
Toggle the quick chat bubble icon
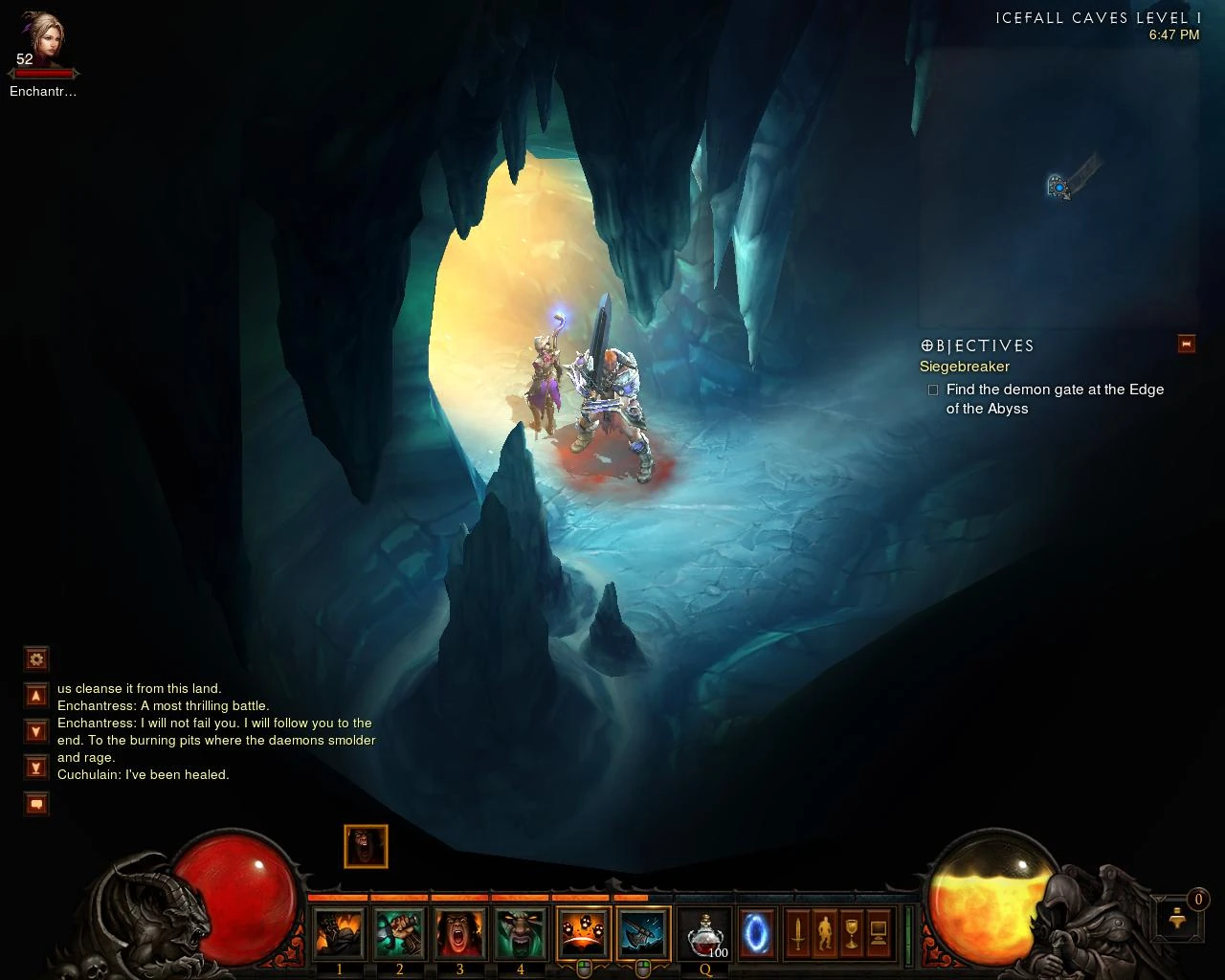pyautogui.click(x=35, y=804)
